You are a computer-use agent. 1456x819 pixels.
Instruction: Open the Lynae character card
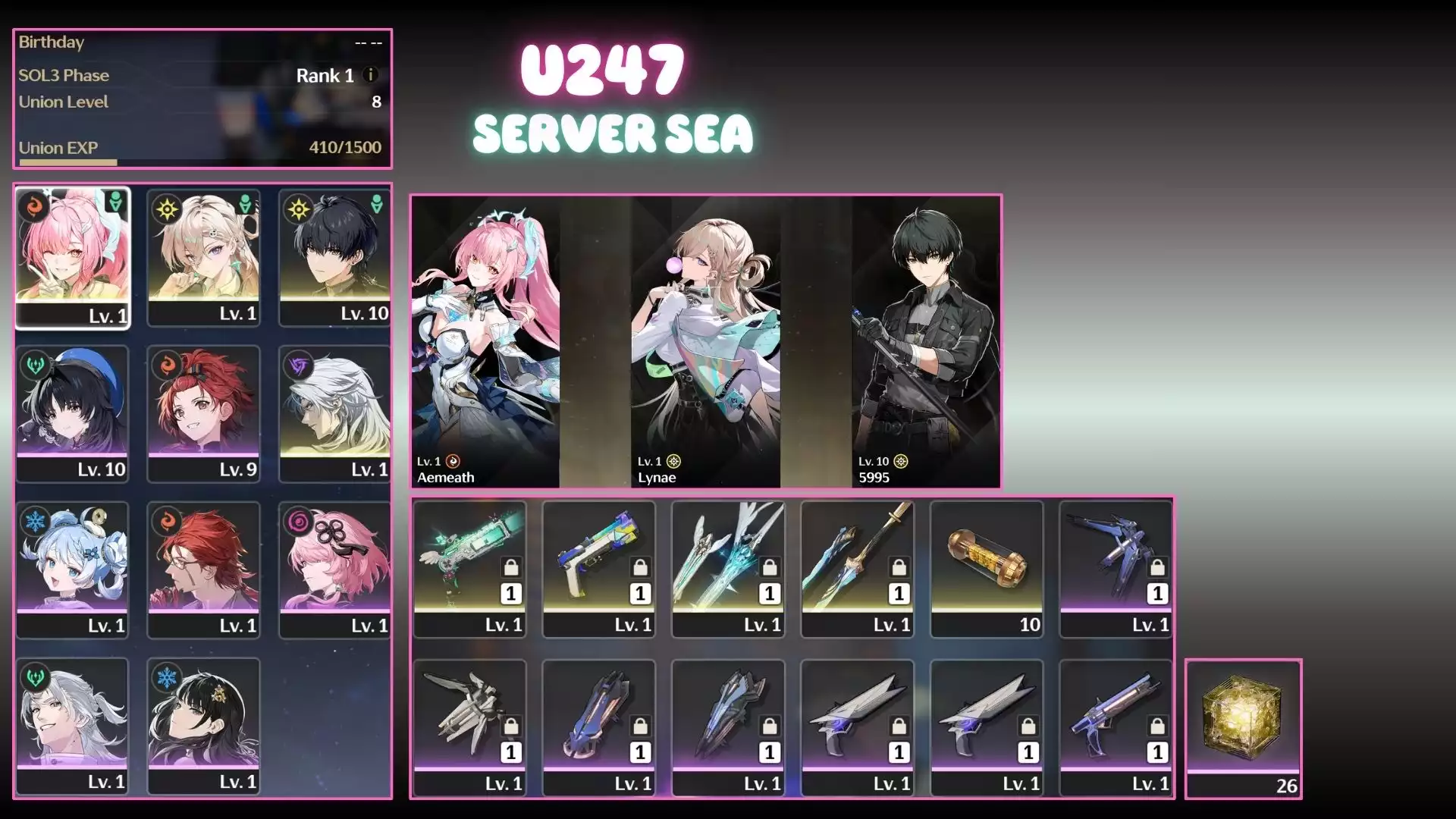pos(705,341)
